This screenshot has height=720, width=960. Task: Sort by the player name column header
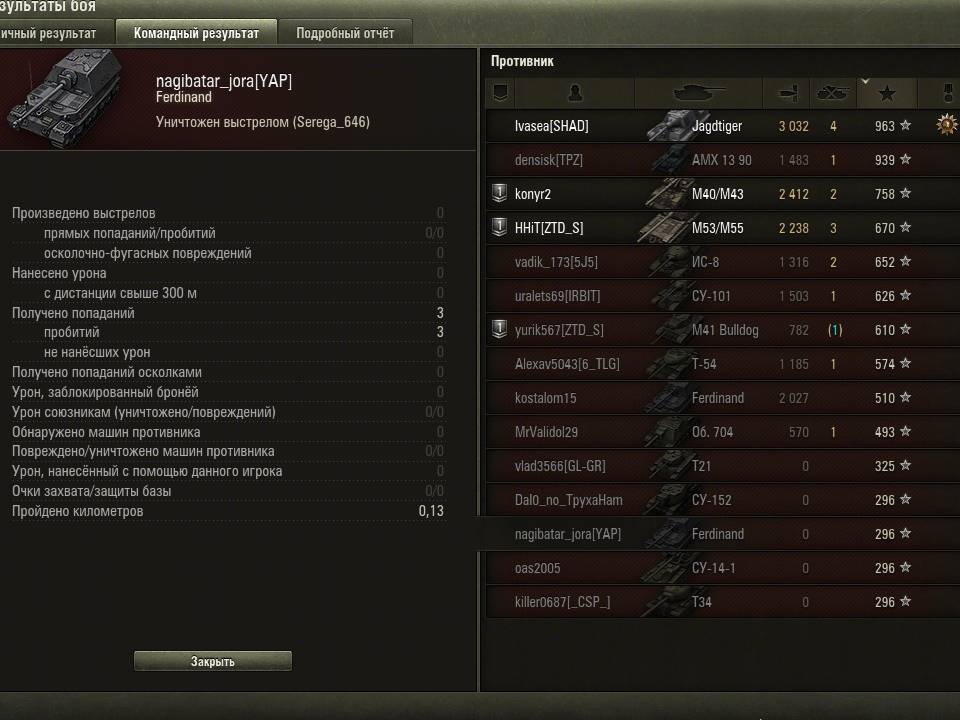coord(575,94)
